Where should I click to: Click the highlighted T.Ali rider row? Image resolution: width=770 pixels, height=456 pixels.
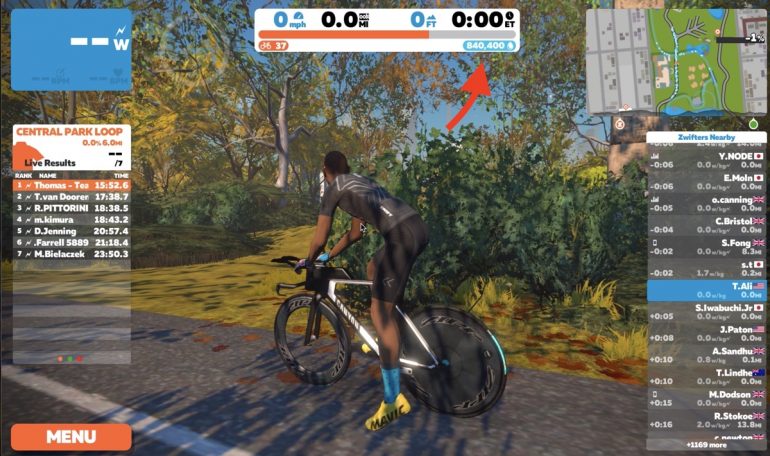coord(707,290)
